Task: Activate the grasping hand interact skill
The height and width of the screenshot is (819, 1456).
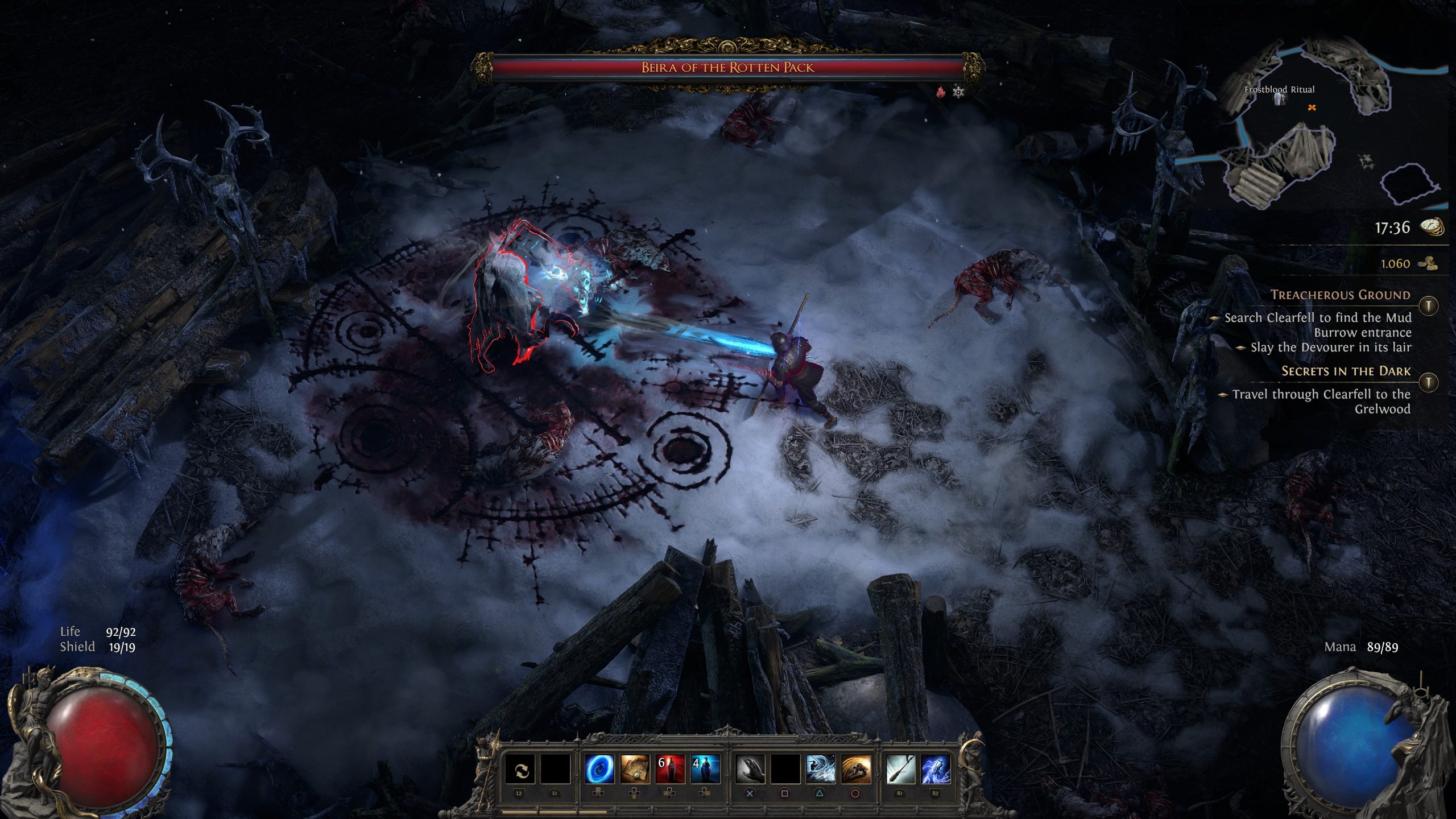Action: click(750, 770)
